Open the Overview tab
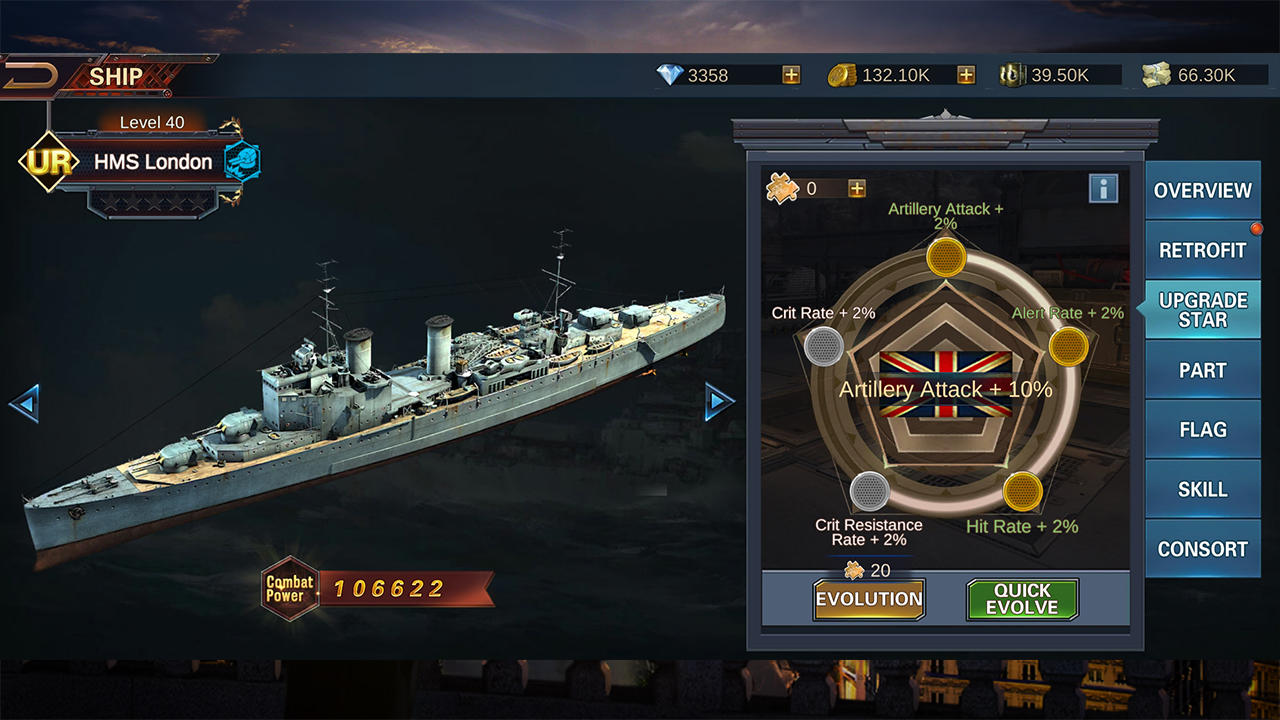 click(1202, 190)
